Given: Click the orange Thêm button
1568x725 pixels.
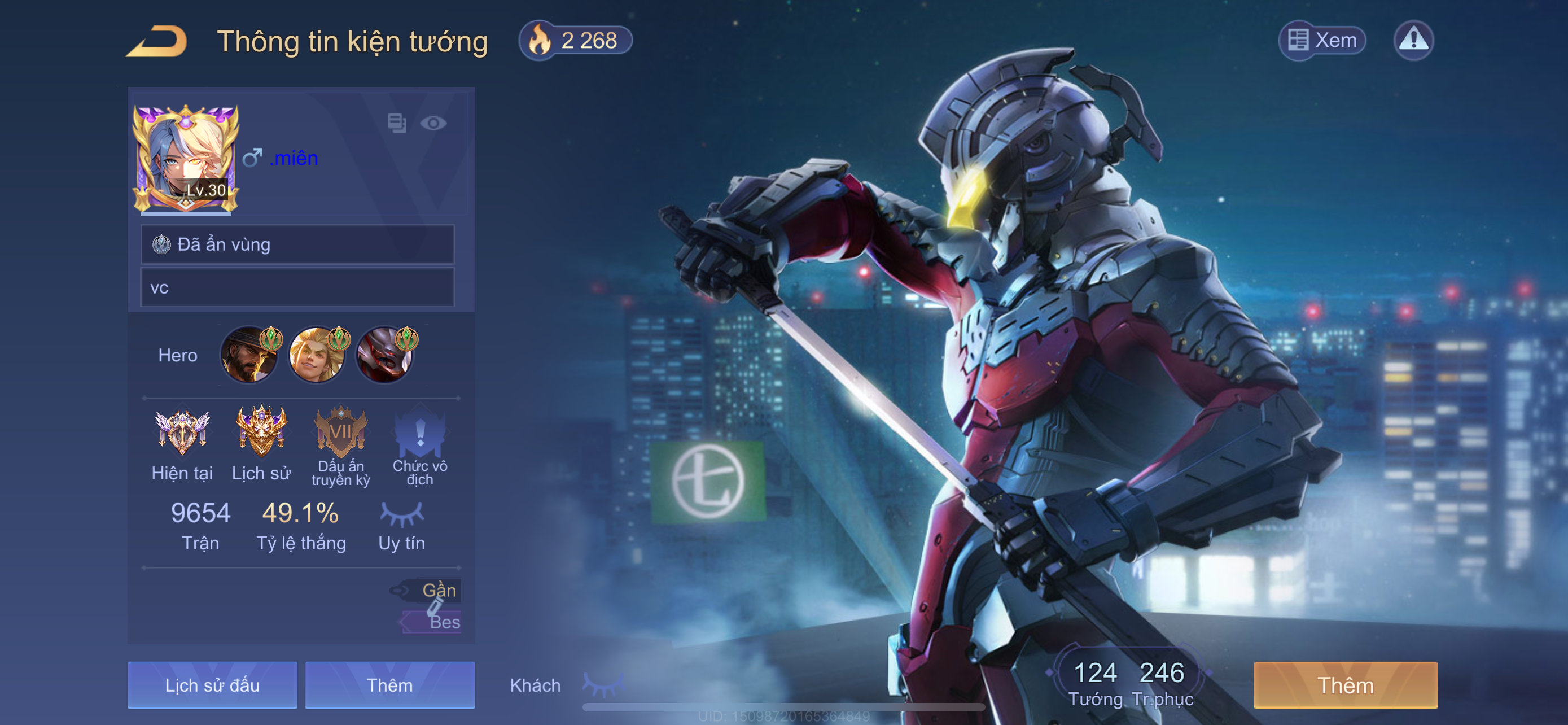Looking at the screenshot, I should [1345, 685].
